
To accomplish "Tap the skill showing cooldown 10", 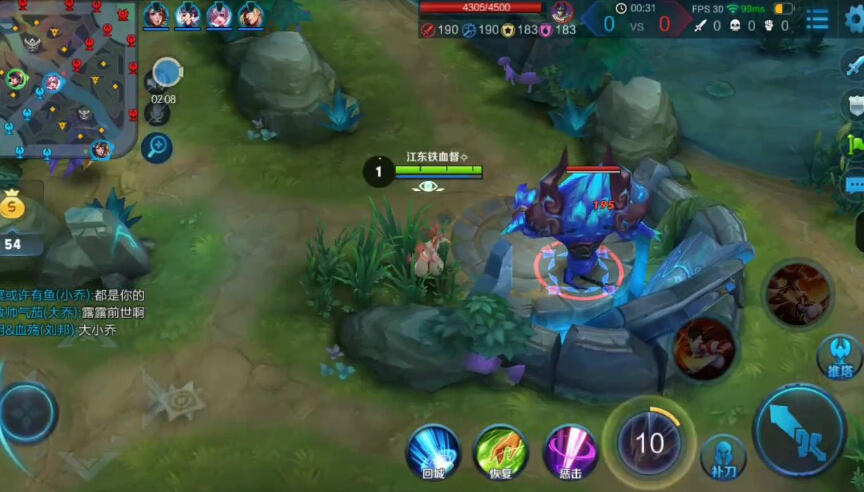I will pyautogui.click(x=648, y=442).
